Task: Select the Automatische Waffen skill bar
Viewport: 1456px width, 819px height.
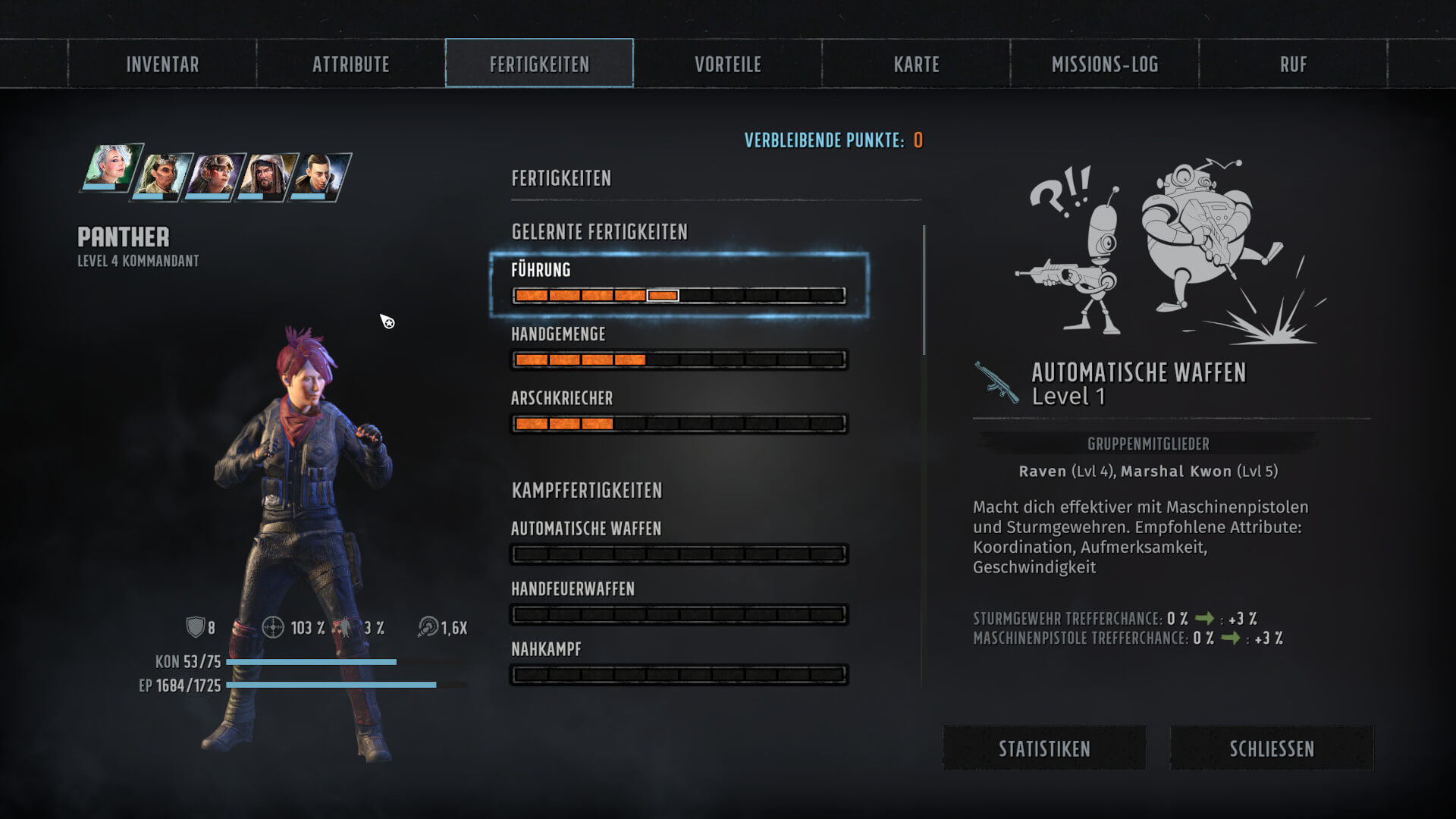Action: click(679, 554)
